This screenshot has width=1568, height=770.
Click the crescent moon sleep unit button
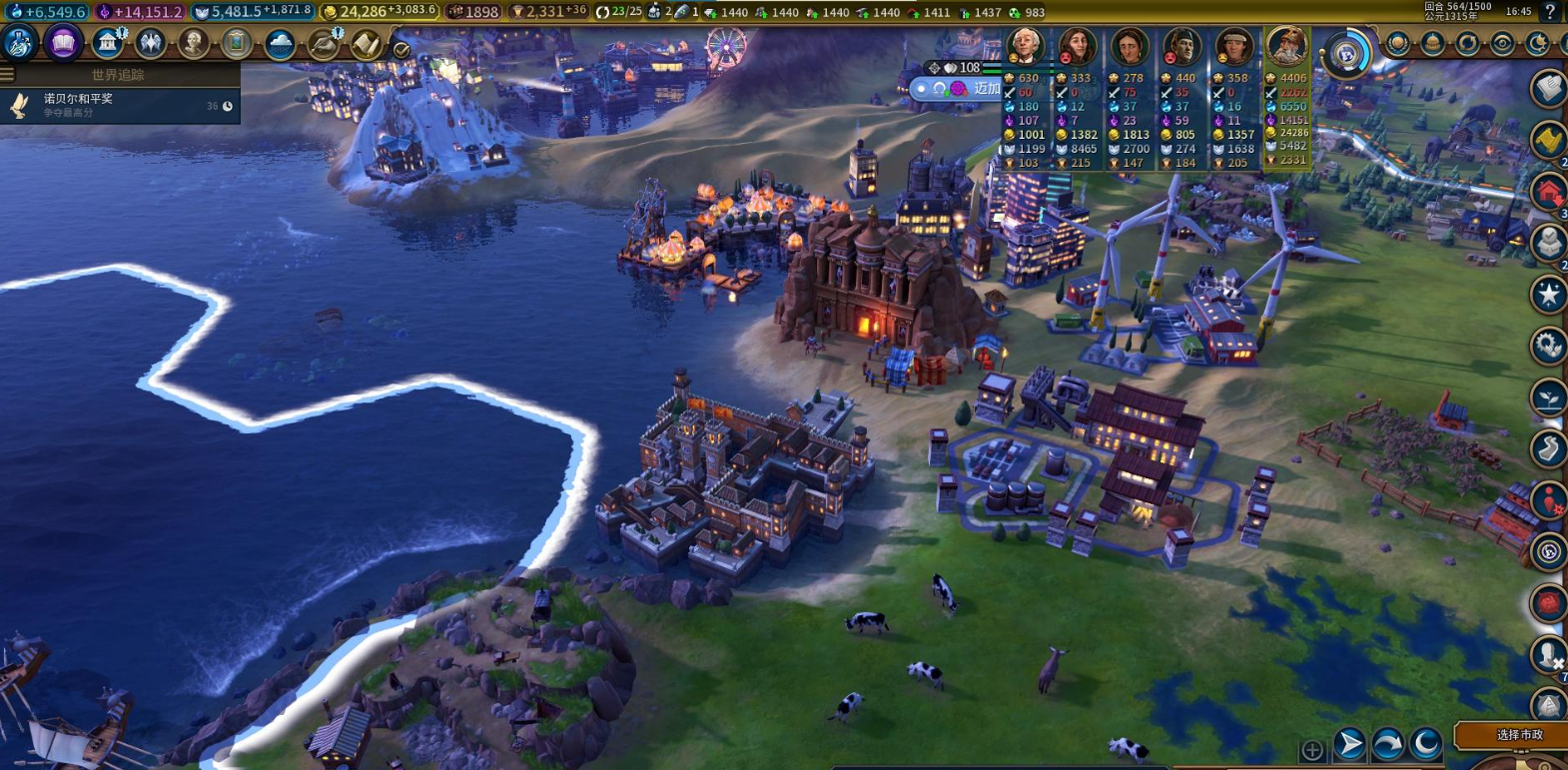[x=1426, y=743]
